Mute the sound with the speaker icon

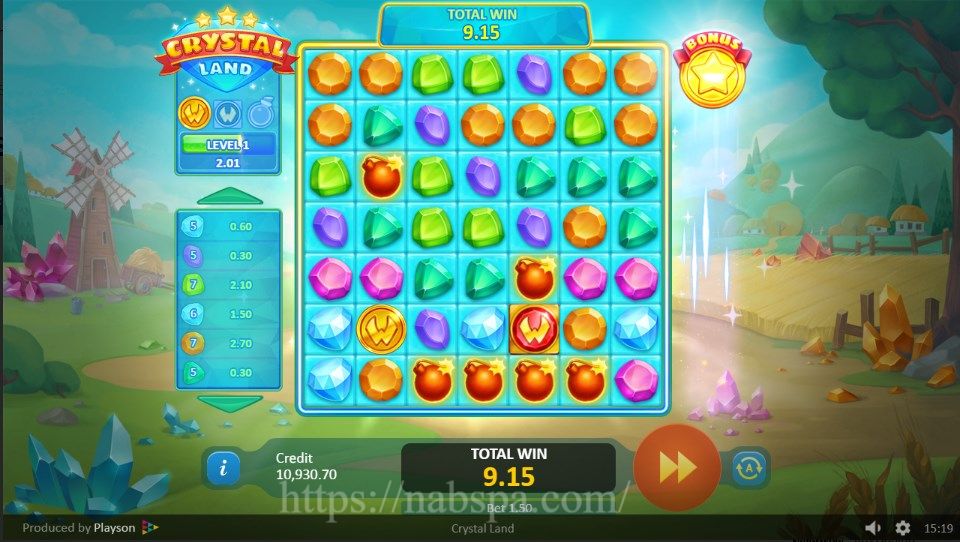[873, 527]
